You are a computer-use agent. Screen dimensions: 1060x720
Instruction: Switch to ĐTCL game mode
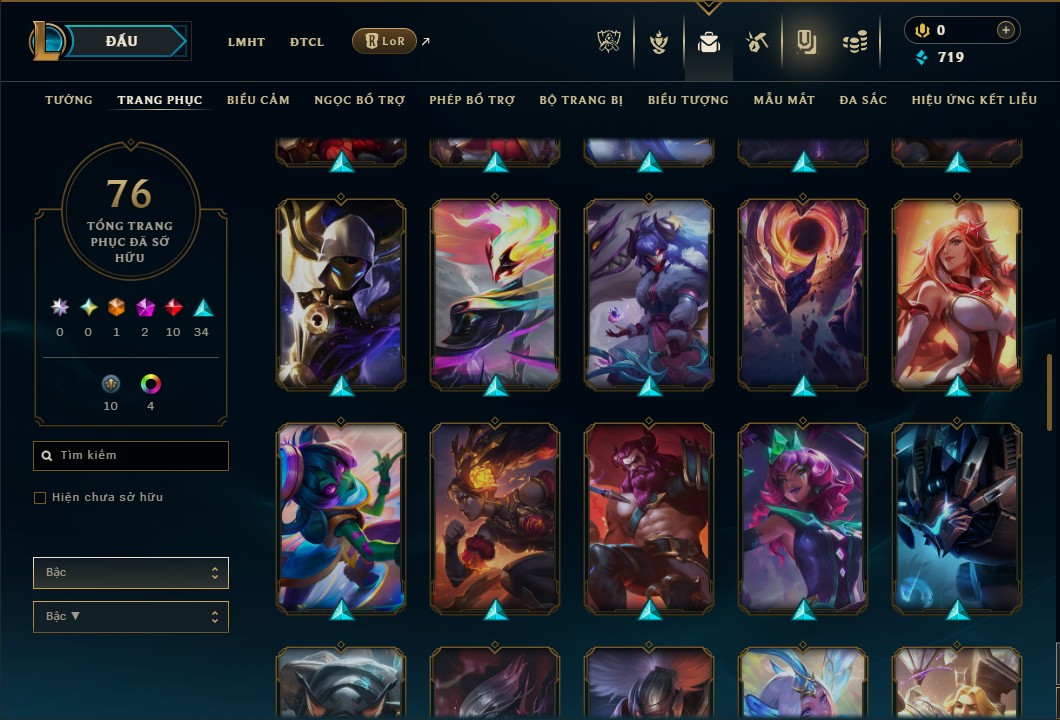[x=307, y=42]
